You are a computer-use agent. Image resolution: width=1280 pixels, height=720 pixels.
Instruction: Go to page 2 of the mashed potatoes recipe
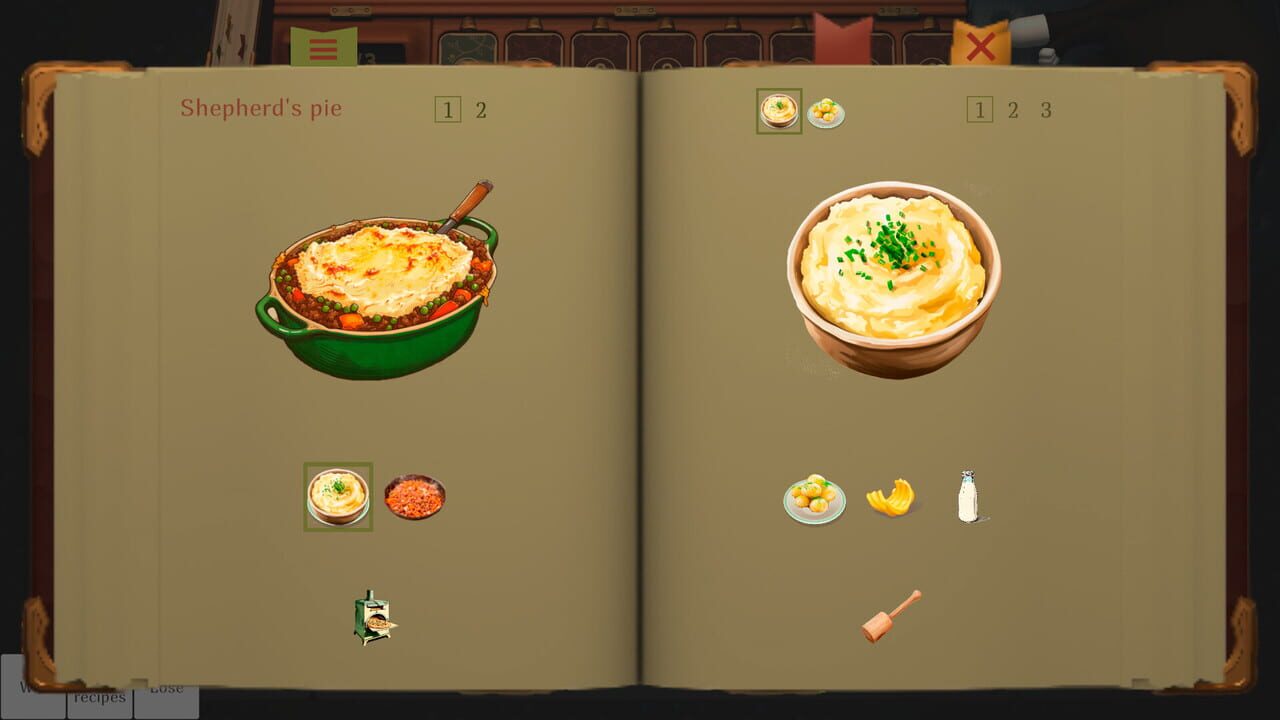click(x=1012, y=110)
